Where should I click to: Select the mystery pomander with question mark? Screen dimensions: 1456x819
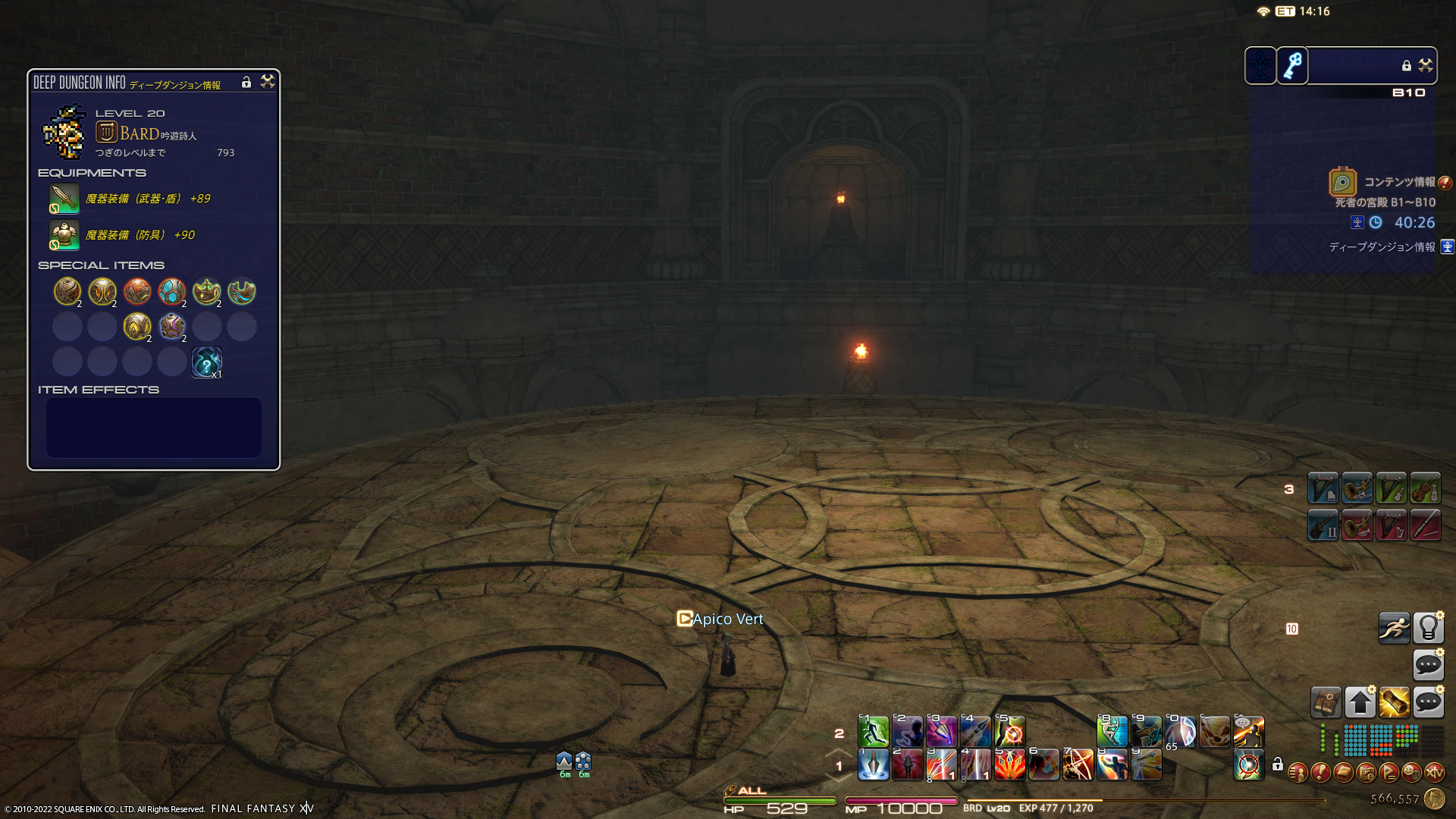coord(206,362)
